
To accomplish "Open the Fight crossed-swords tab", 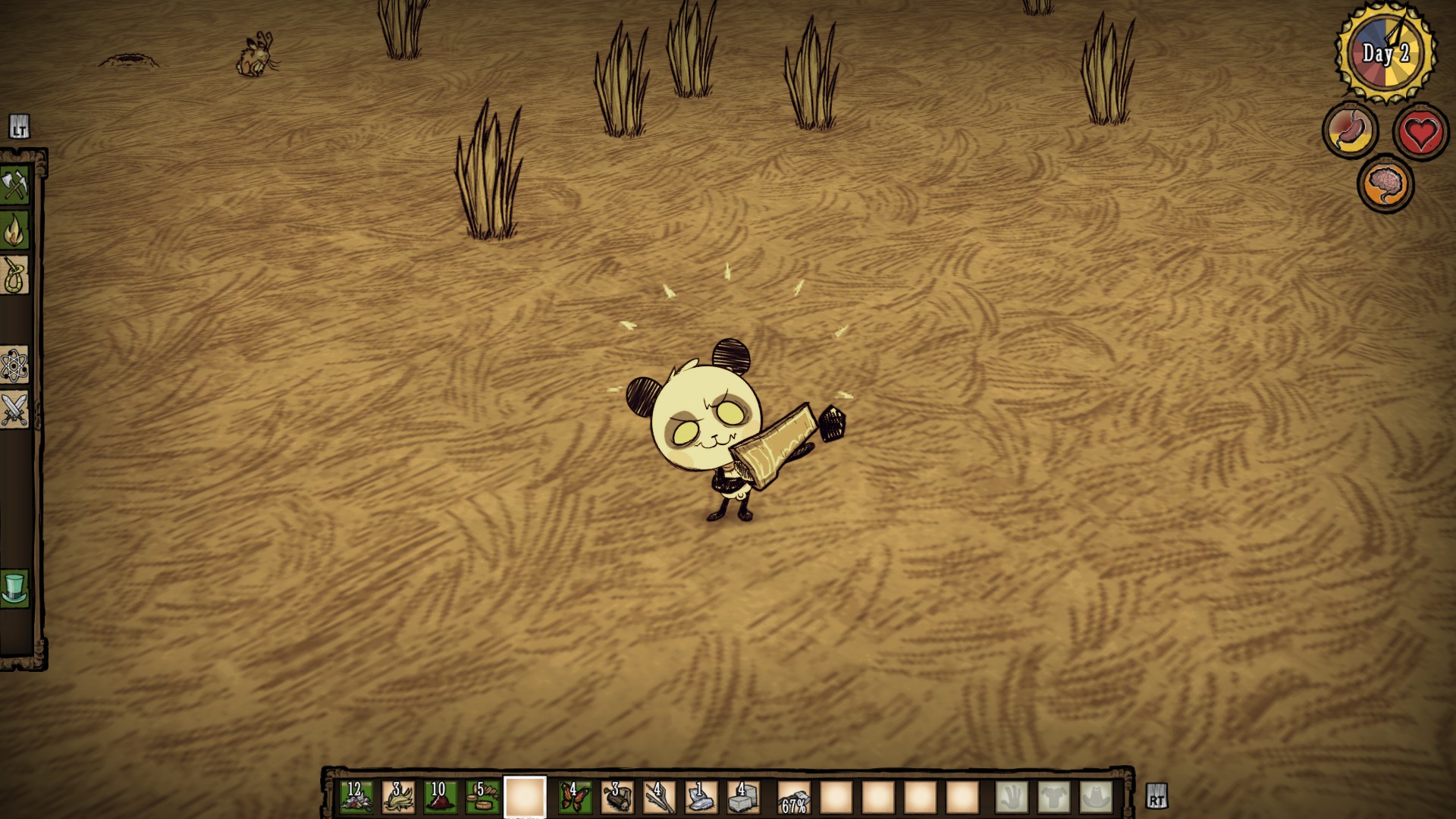I will pos(14,410).
